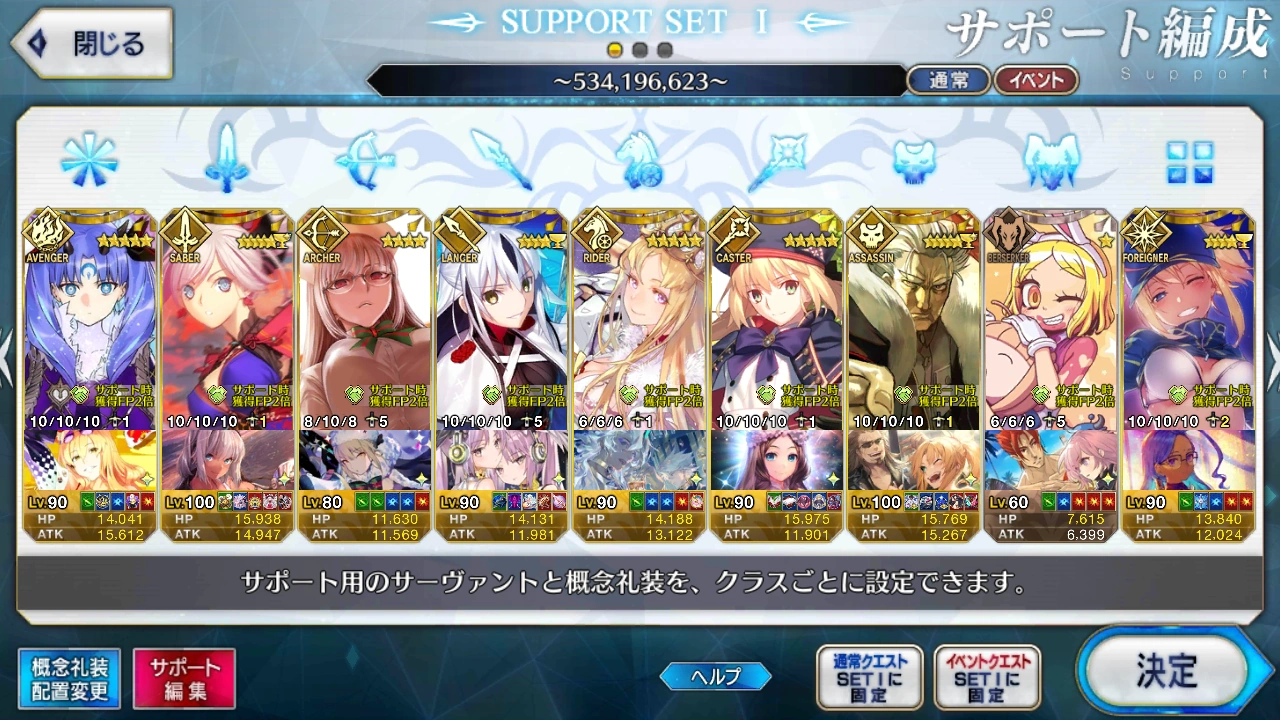Enable 通常クエスト SET I 固定 pin
Screen dimensions: 1280x720
(869, 676)
